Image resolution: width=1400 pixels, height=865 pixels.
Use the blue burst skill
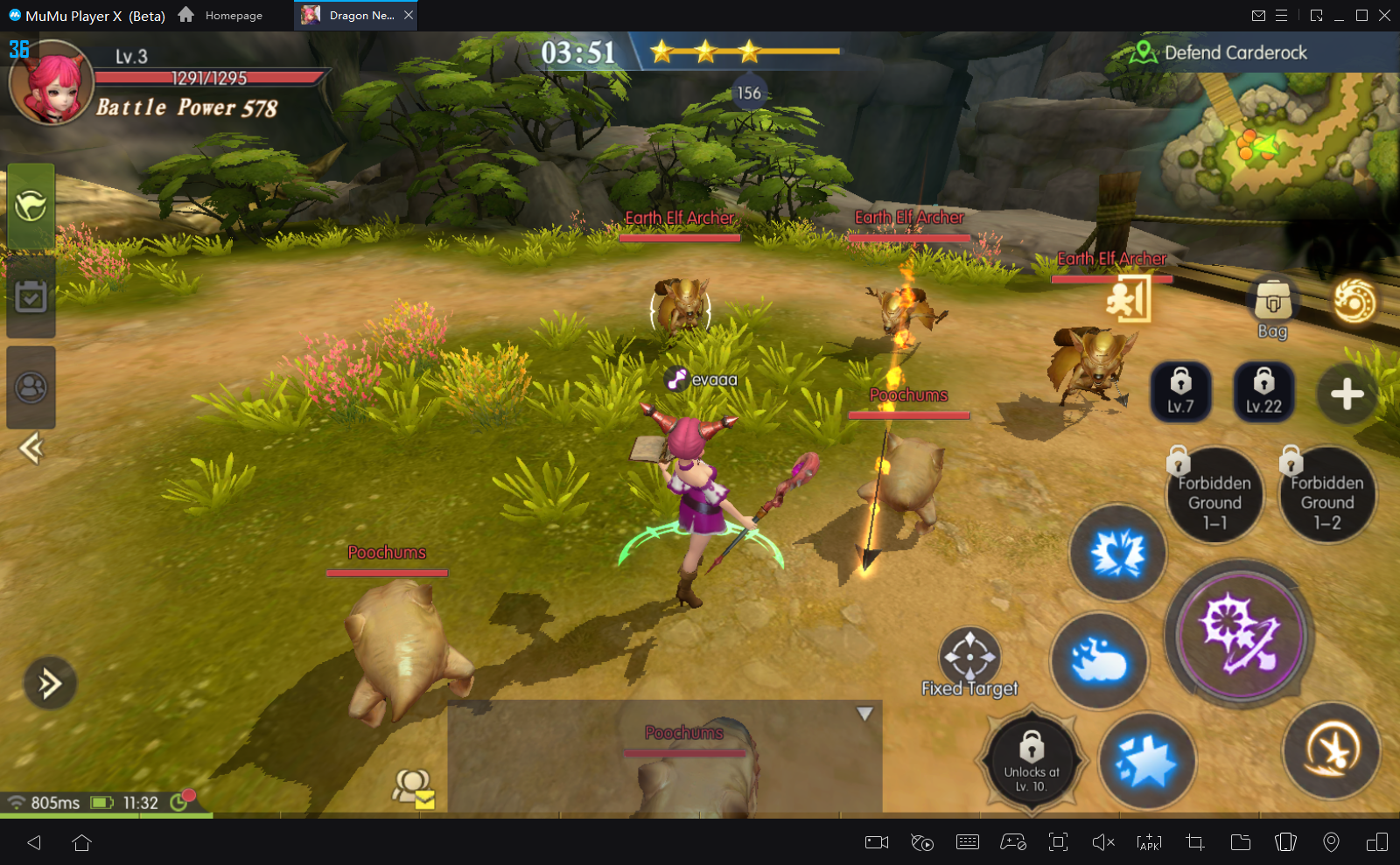click(1117, 553)
